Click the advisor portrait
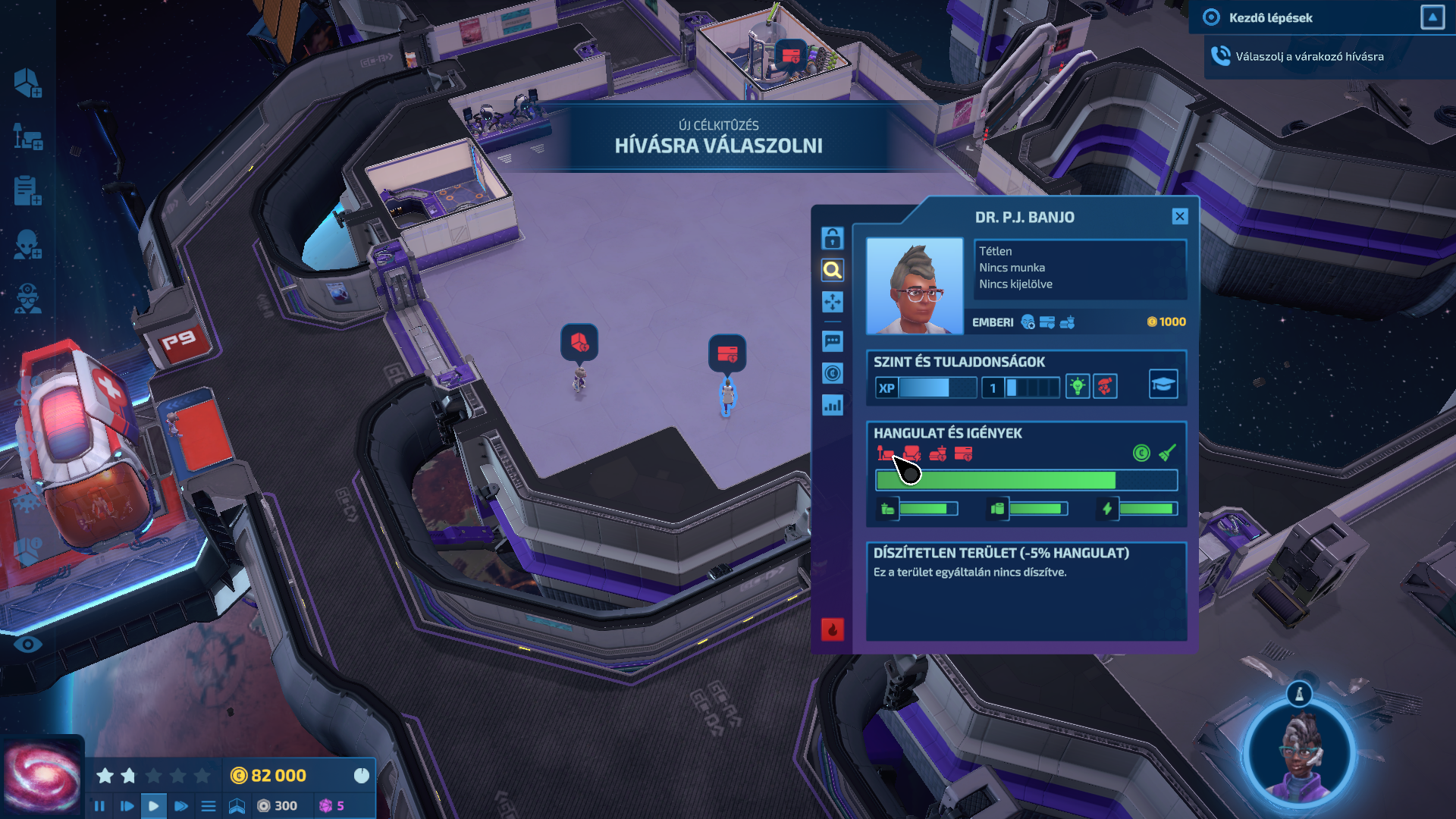 point(1301,755)
